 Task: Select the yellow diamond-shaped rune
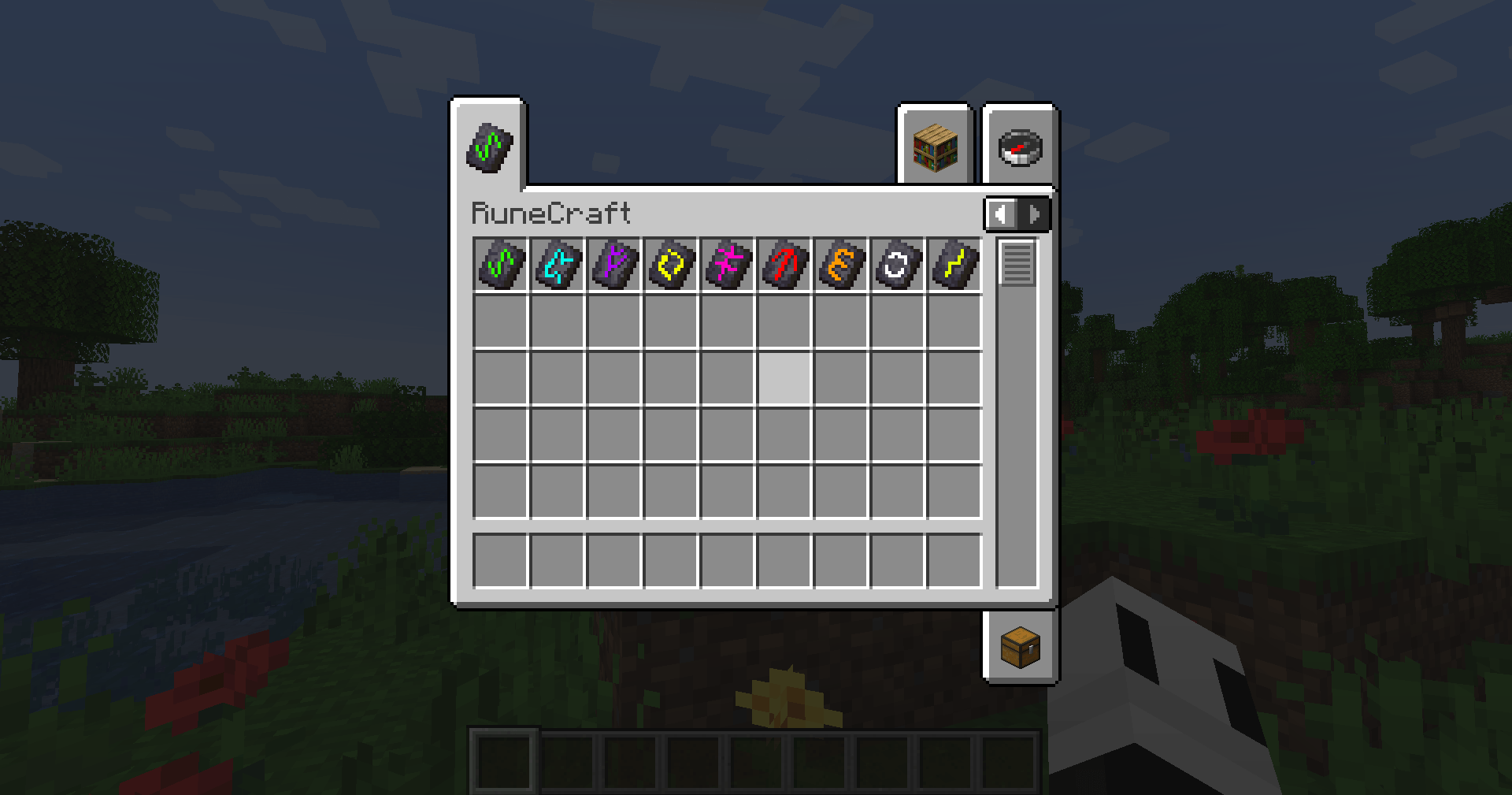(x=671, y=265)
